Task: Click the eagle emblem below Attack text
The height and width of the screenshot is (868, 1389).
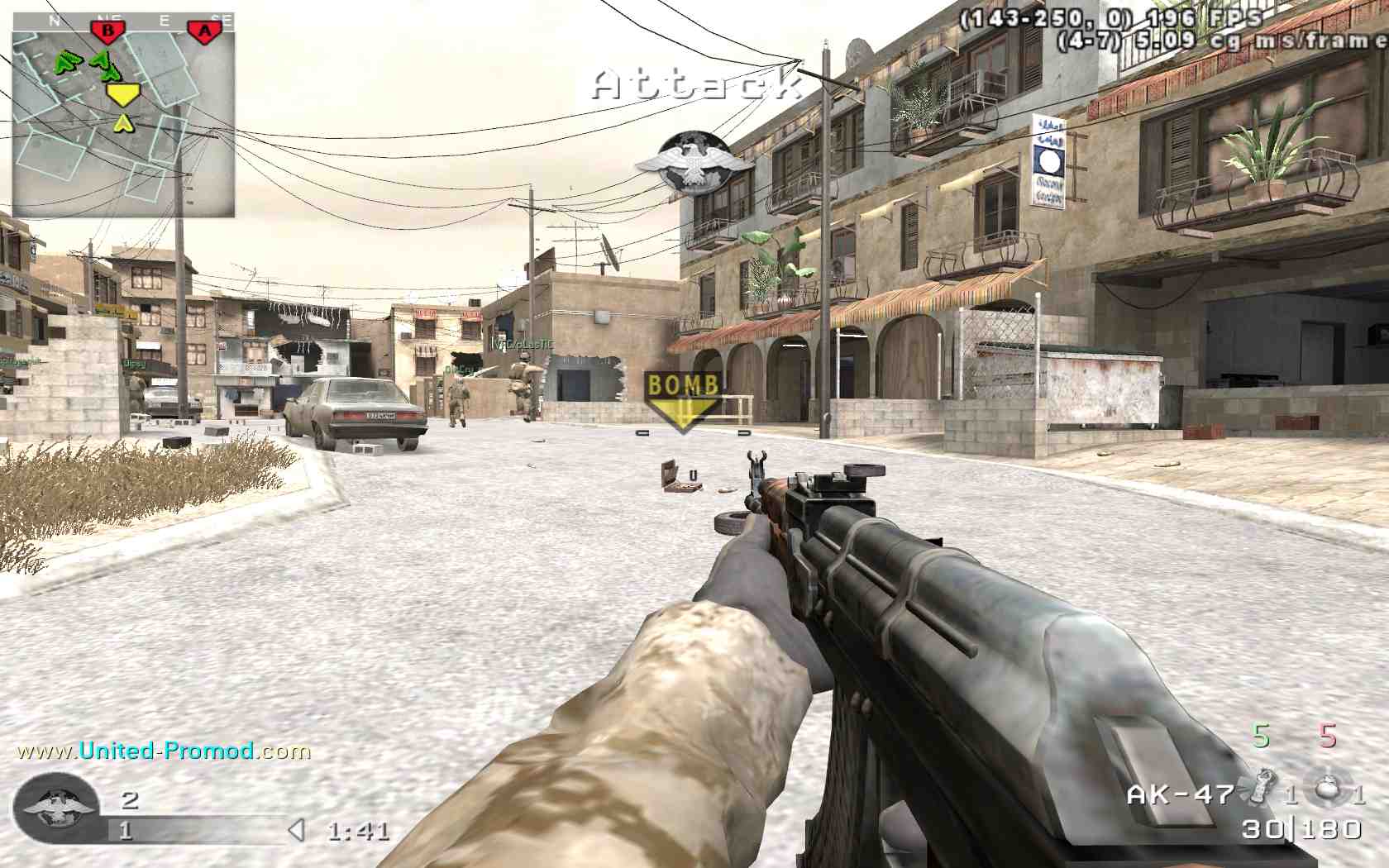Action: coord(694,163)
